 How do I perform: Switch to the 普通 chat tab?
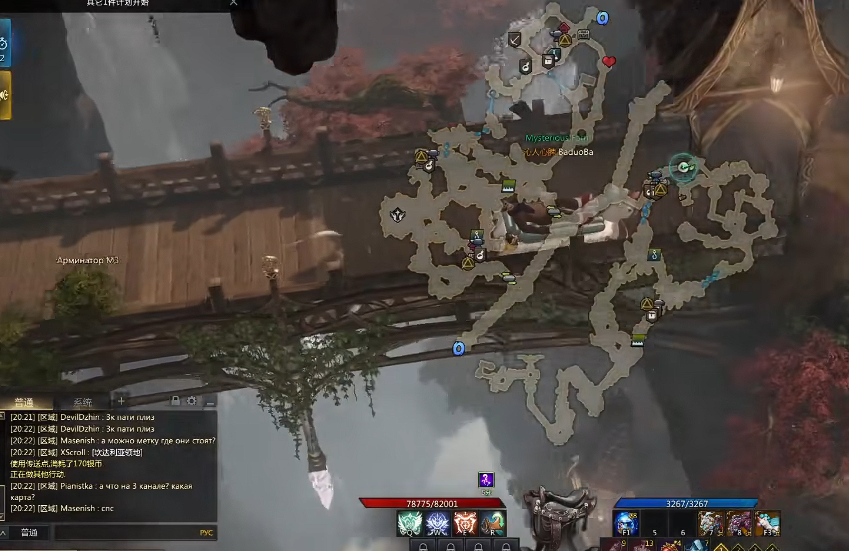(x=24, y=401)
